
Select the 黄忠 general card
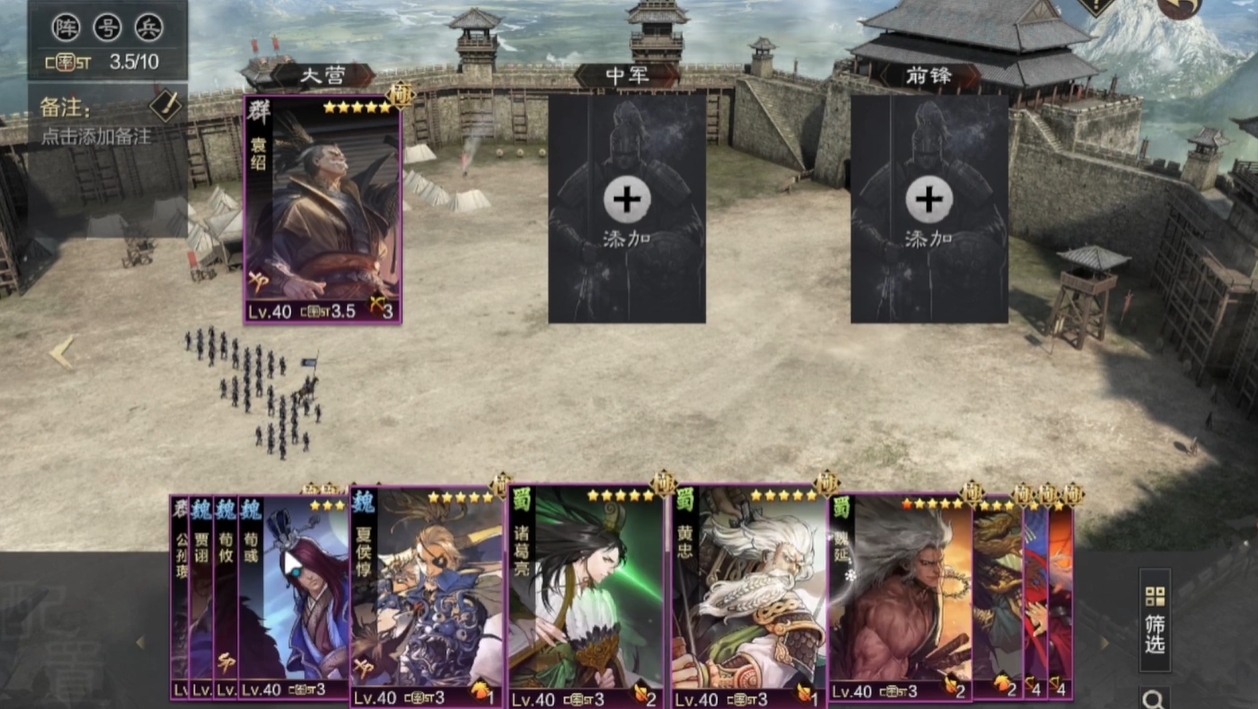coord(750,600)
